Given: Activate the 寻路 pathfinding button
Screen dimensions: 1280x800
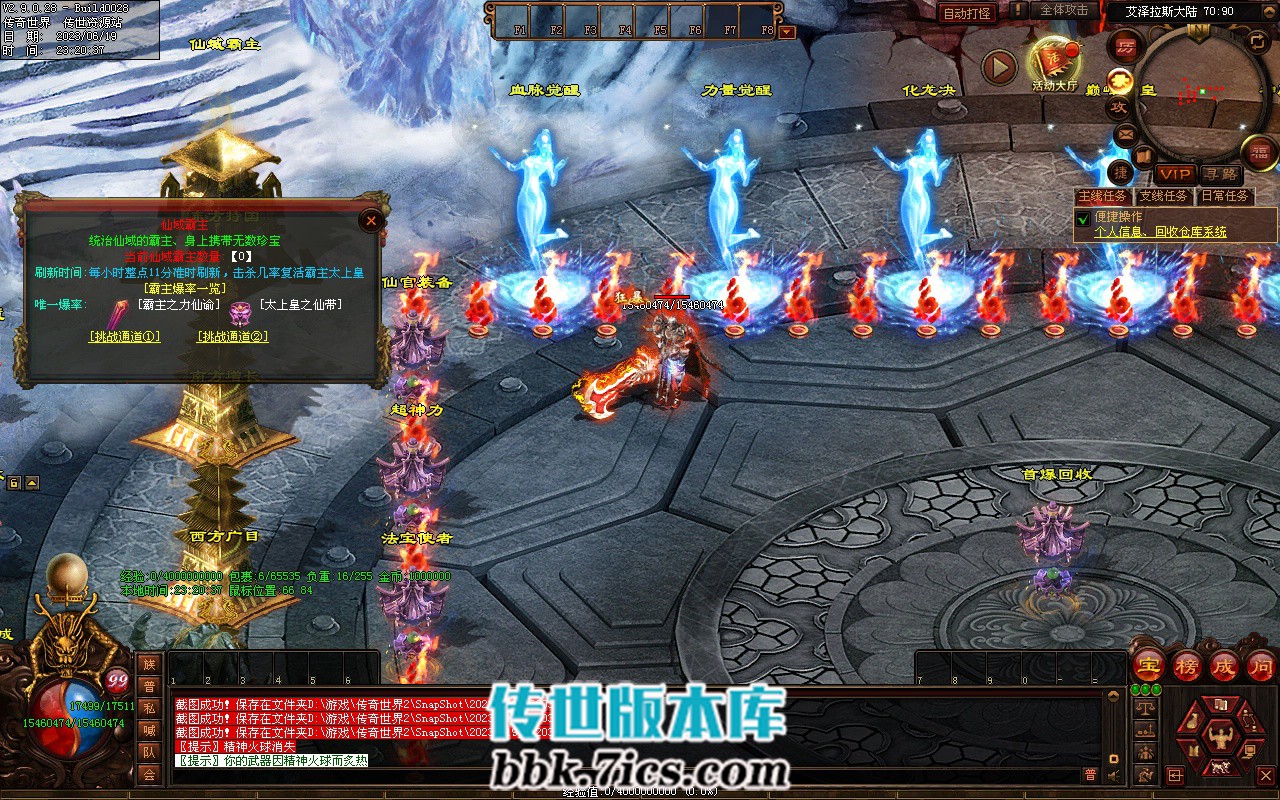Looking at the screenshot, I should tap(1219, 174).
